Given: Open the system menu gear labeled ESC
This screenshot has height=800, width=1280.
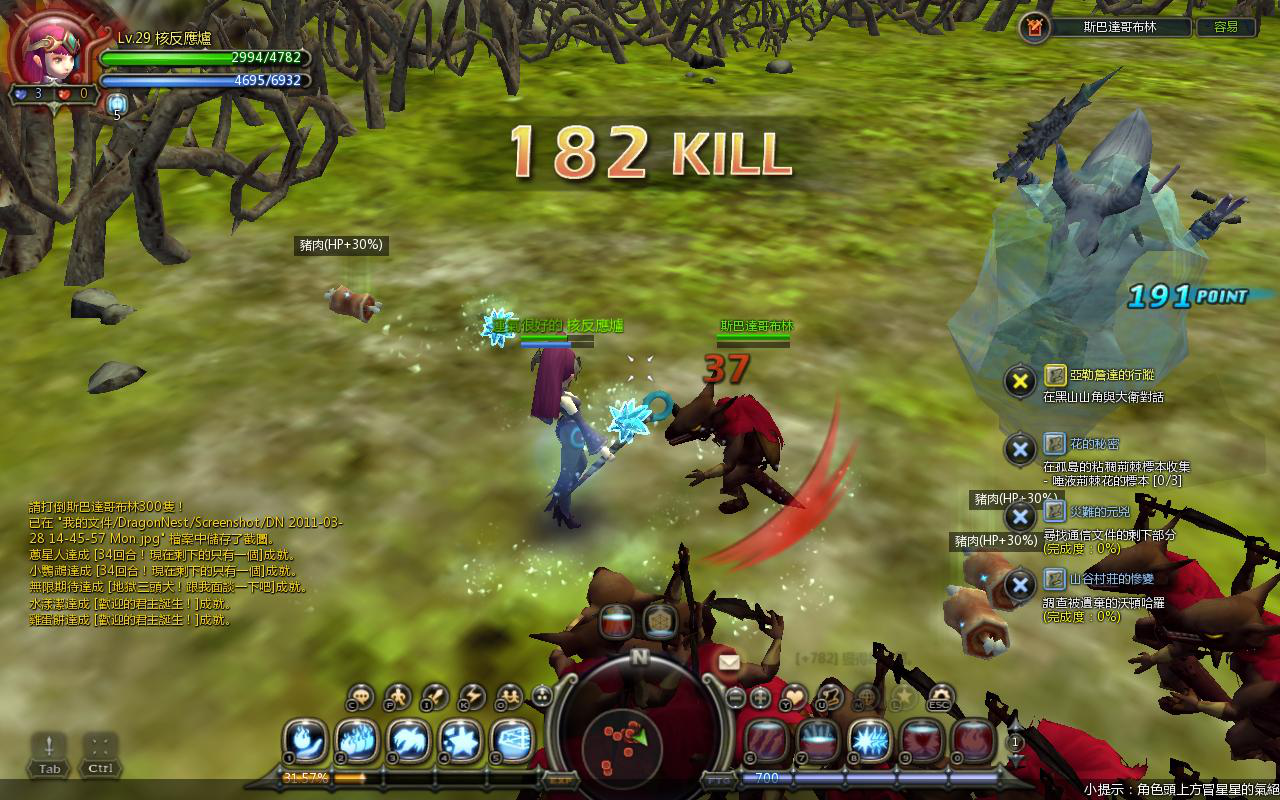Looking at the screenshot, I should pyautogui.click(x=941, y=696).
